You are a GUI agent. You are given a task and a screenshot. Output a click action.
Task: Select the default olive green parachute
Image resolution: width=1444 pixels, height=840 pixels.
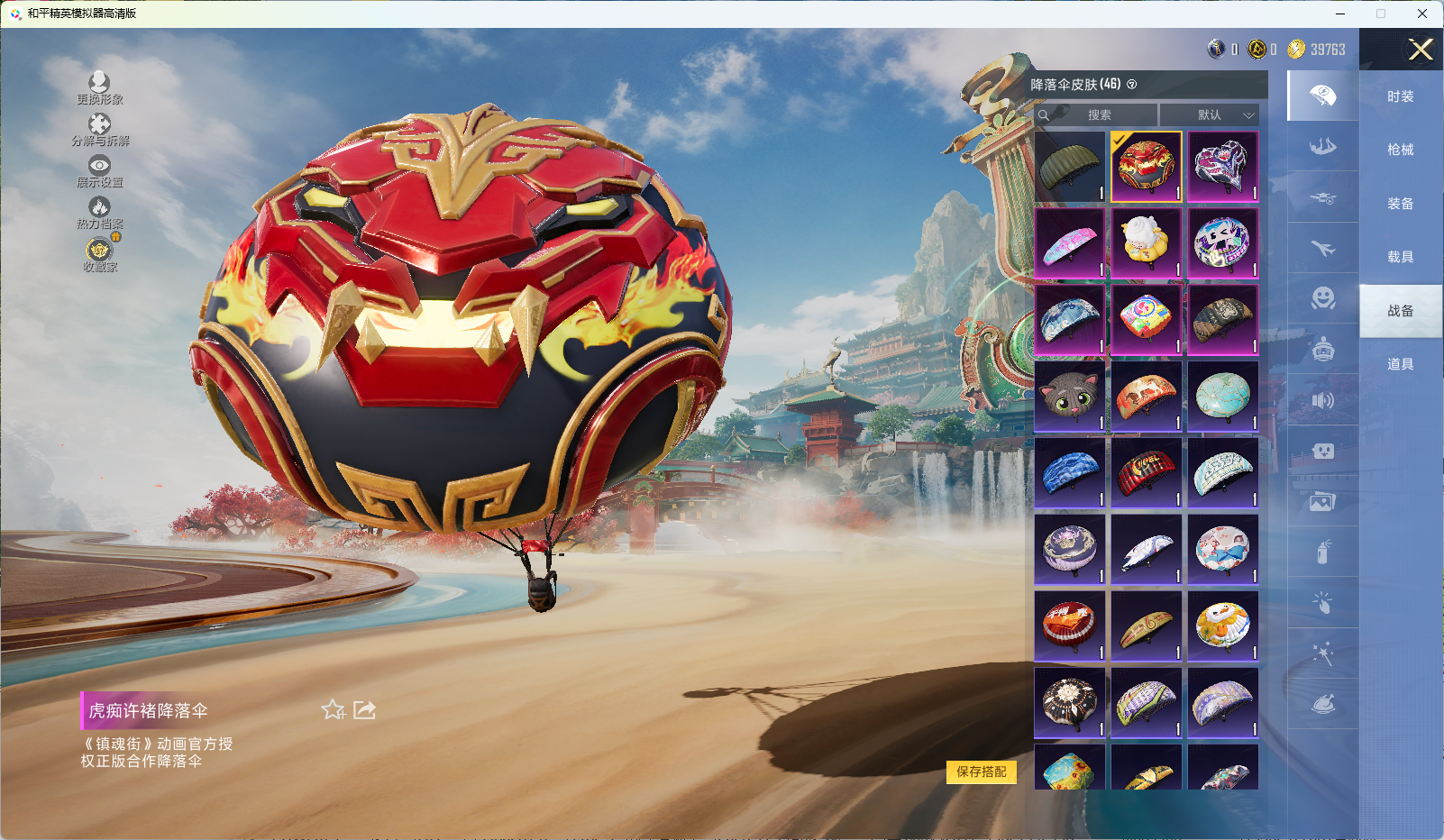[1070, 167]
